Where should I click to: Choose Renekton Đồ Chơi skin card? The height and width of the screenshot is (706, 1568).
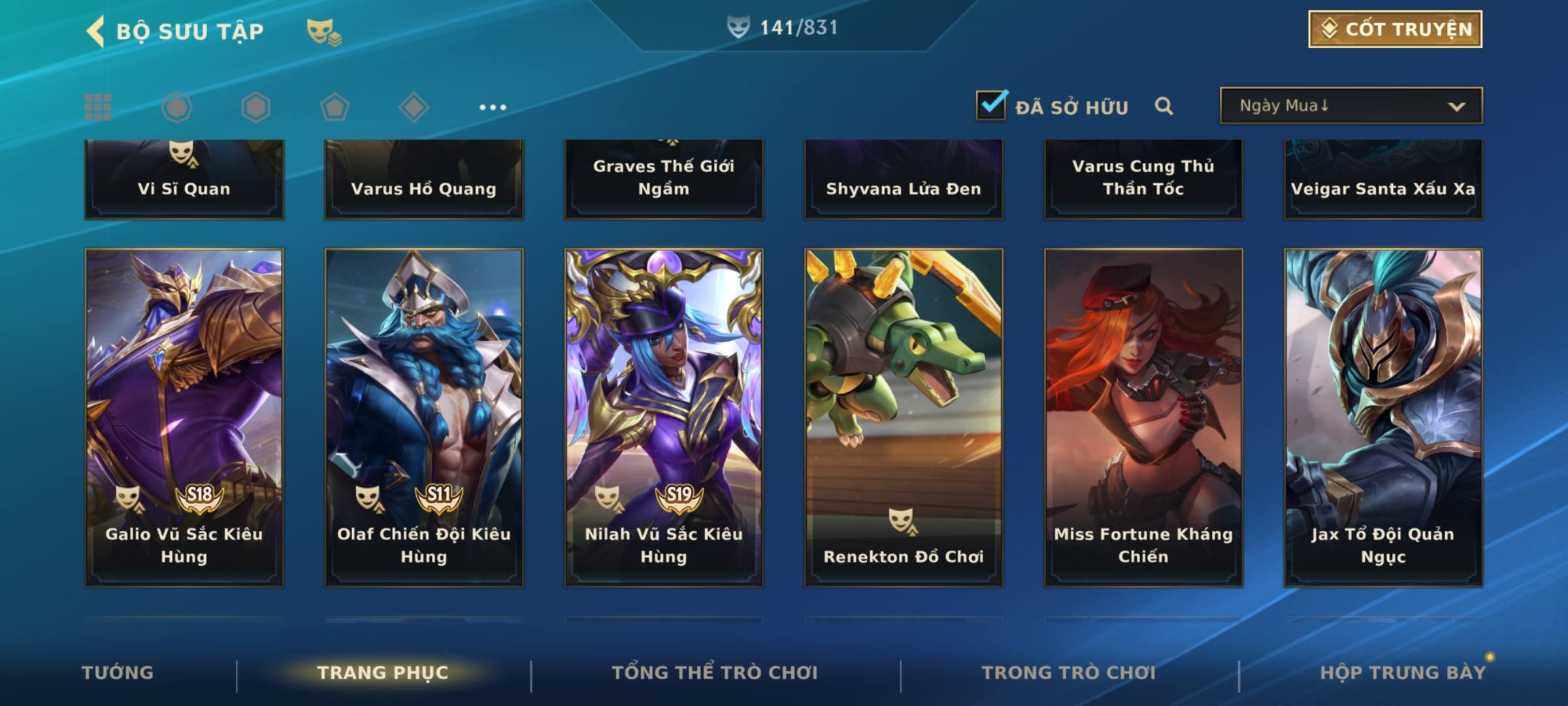pyautogui.click(x=904, y=416)
